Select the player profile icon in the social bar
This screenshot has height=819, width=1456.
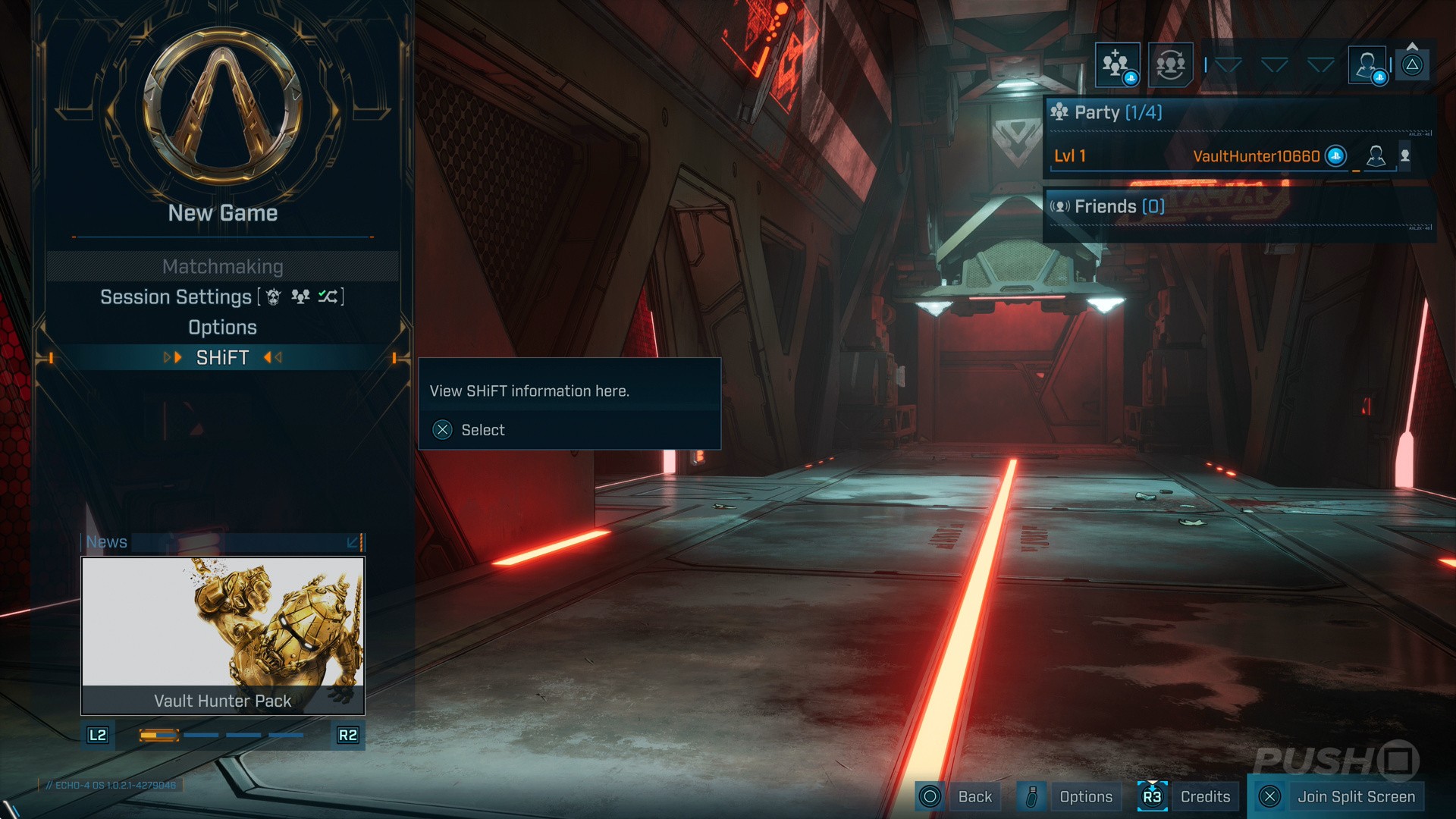[x=1367, y=65]
